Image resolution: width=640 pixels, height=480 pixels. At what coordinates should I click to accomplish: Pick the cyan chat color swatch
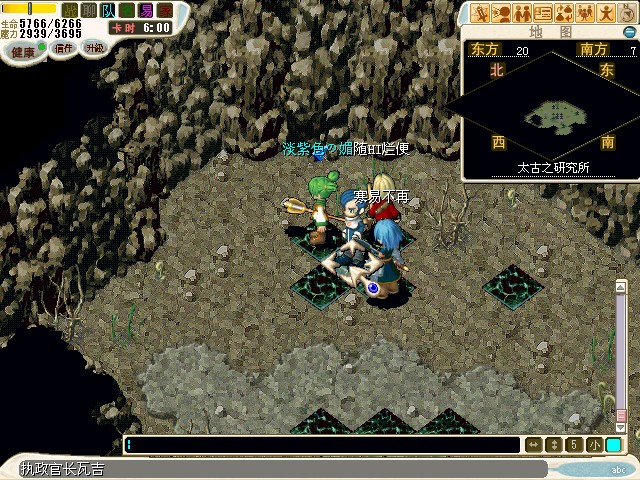pyautogui.click(x=613, y=445)
